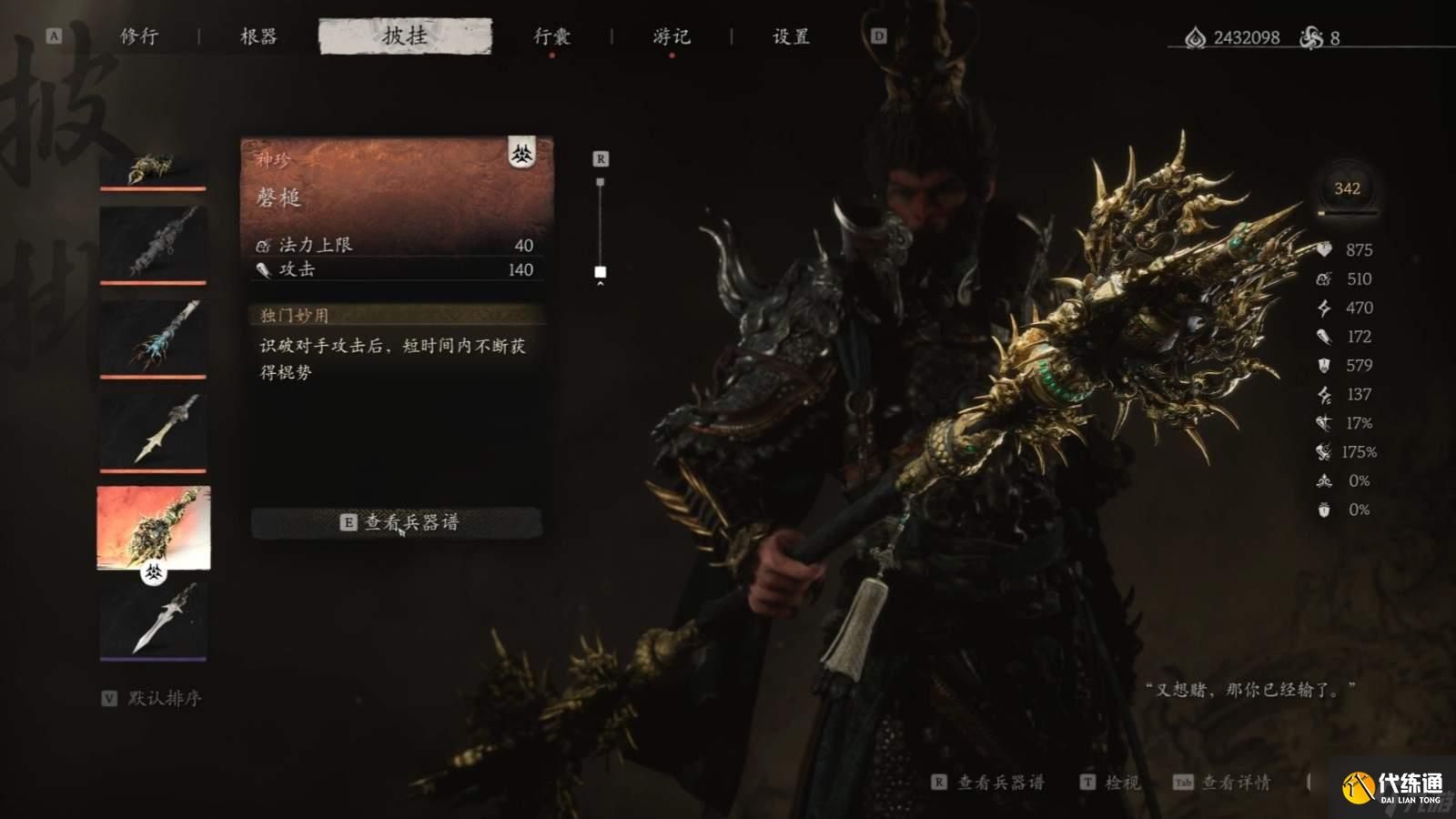Select the partially visible golden staff at list top

(153, 169)
